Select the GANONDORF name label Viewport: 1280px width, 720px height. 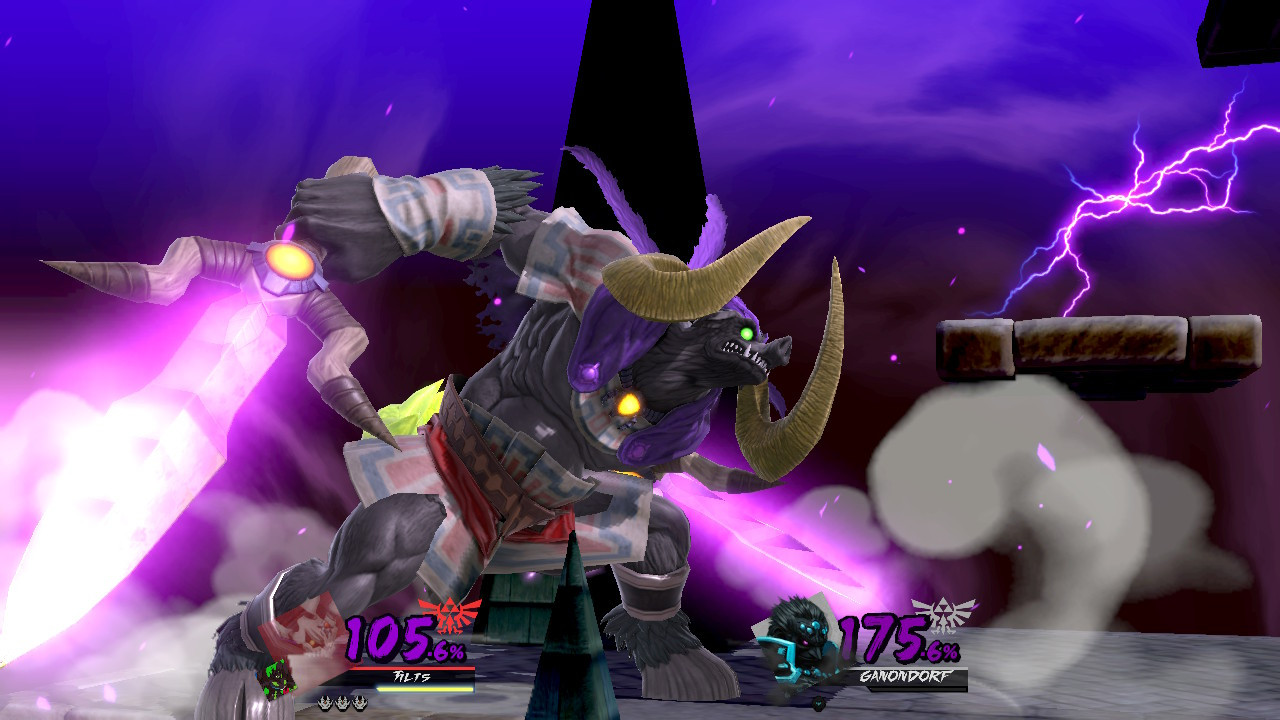(x=907, y=675)
